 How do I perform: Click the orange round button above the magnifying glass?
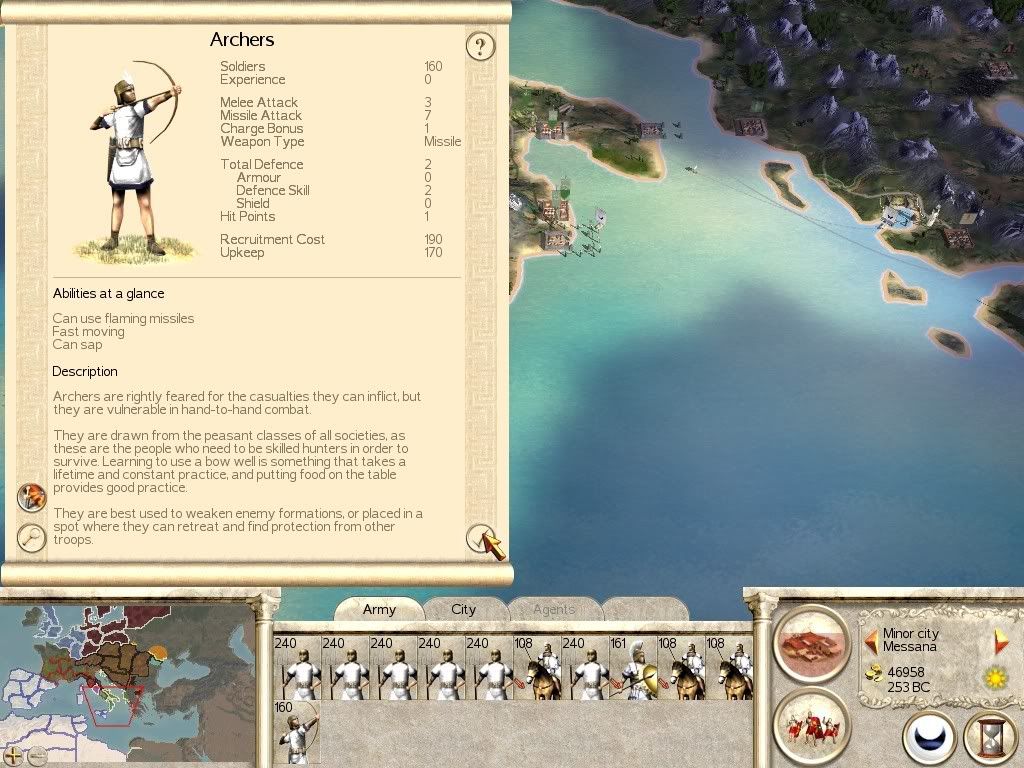32,497
